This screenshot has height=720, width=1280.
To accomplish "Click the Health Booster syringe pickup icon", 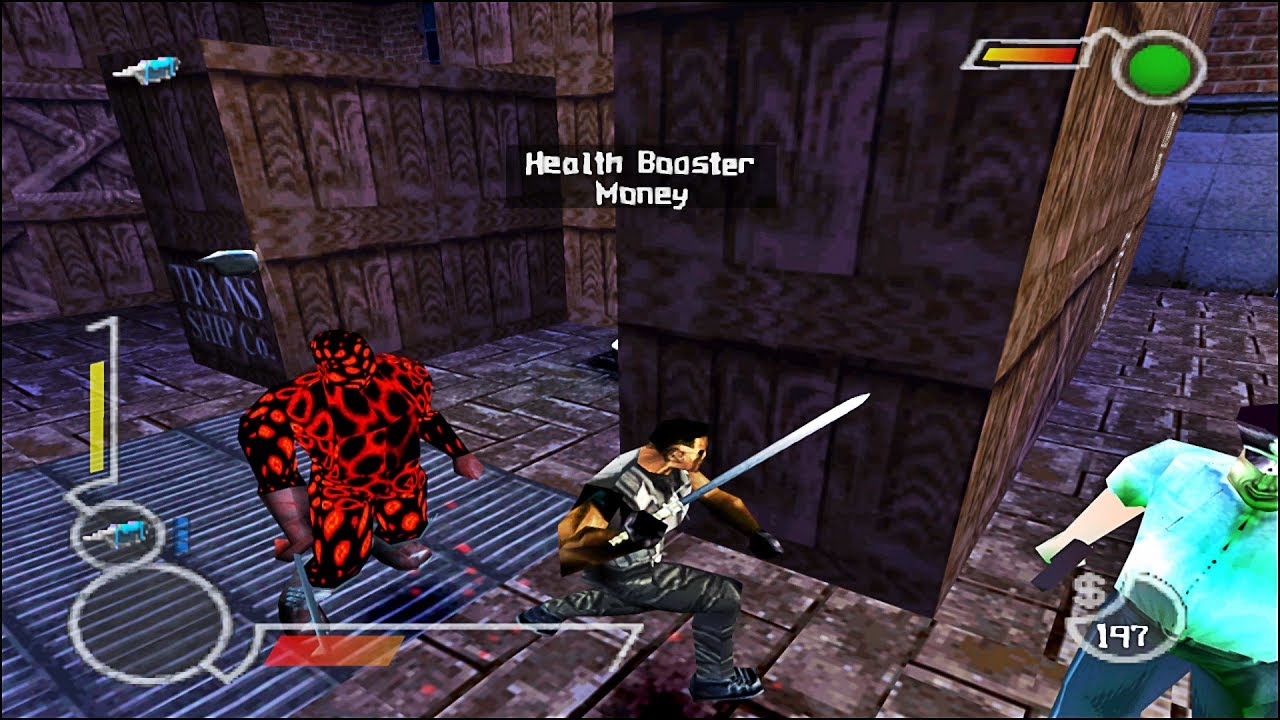I will (x=146, y=70).
